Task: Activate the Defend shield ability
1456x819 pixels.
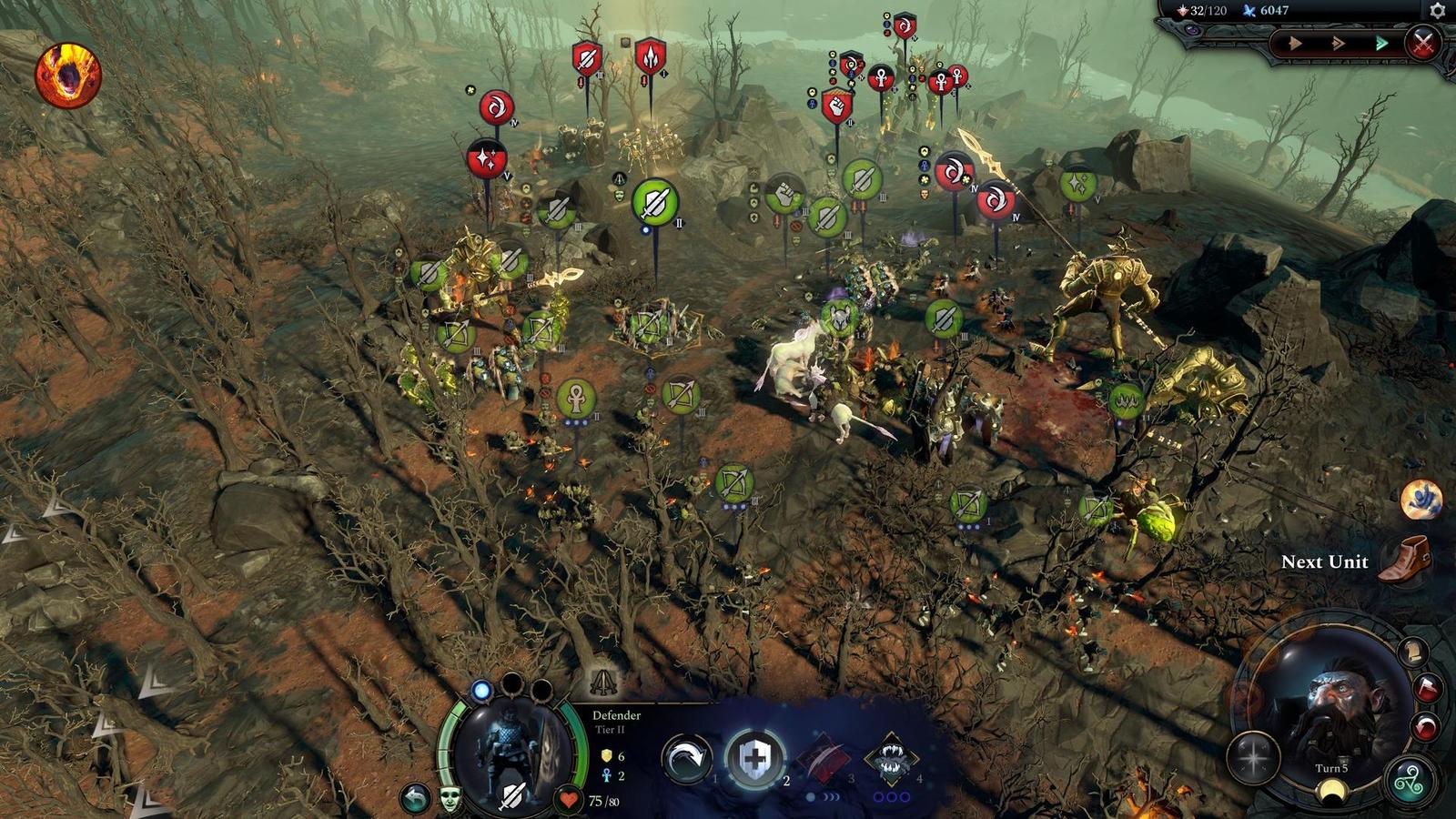Action: point(754,758)
